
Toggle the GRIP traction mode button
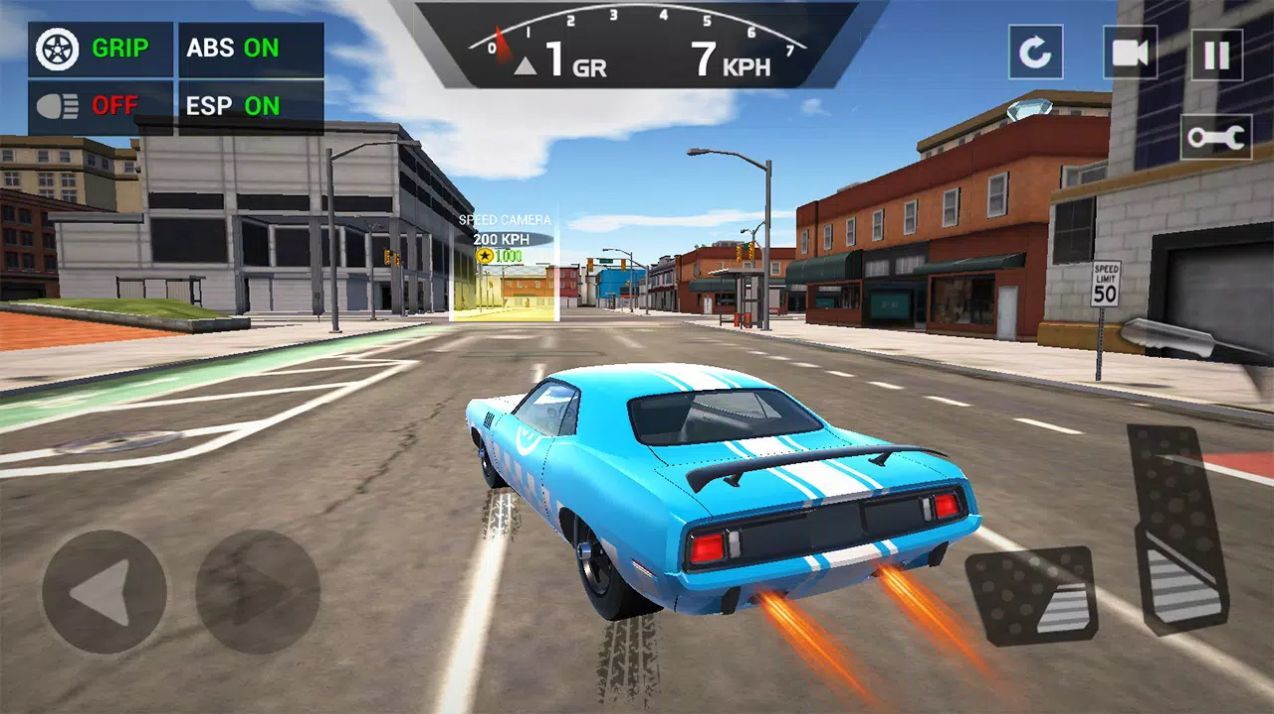tap(100, 49)
